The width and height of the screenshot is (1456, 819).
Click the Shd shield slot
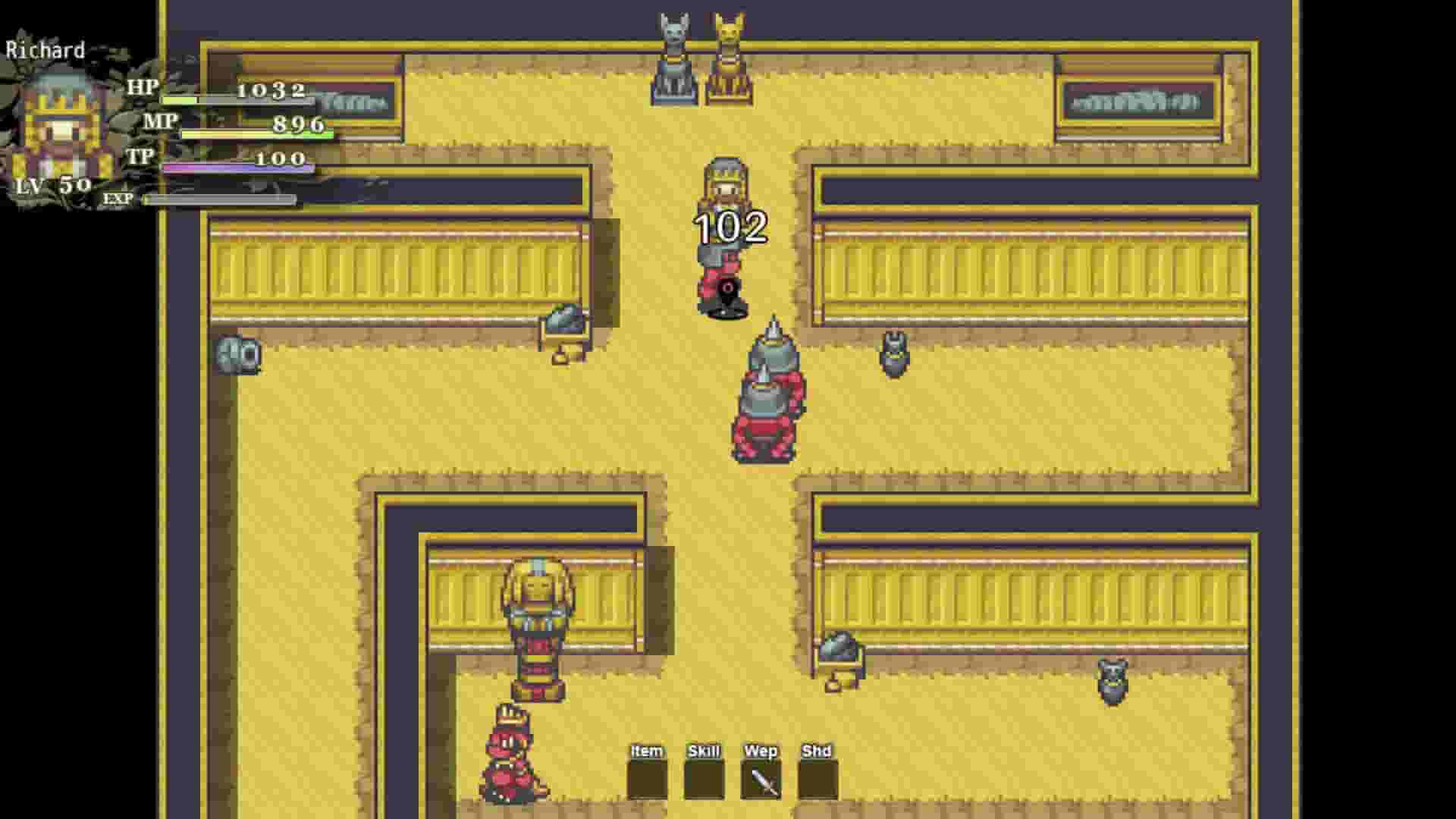tap(816, 771)
